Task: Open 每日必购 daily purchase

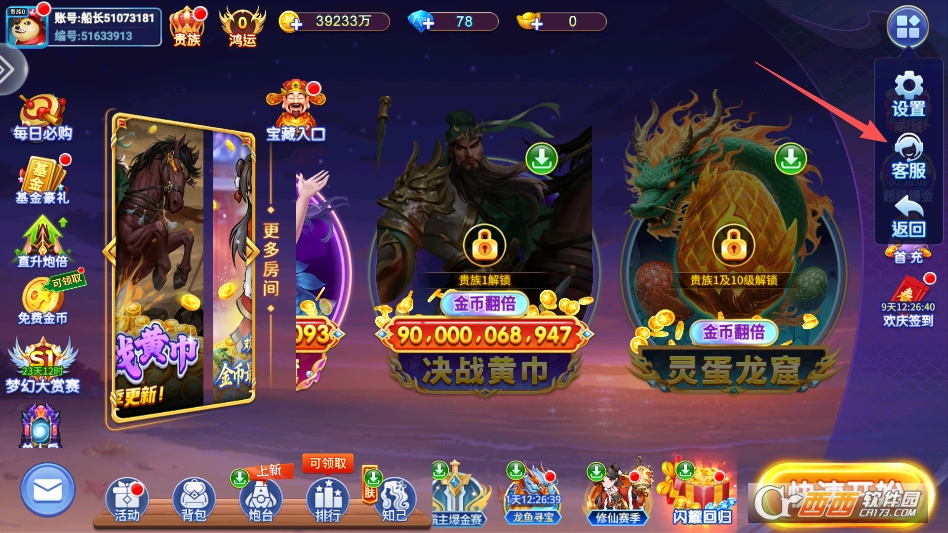Action: (42, 117)
